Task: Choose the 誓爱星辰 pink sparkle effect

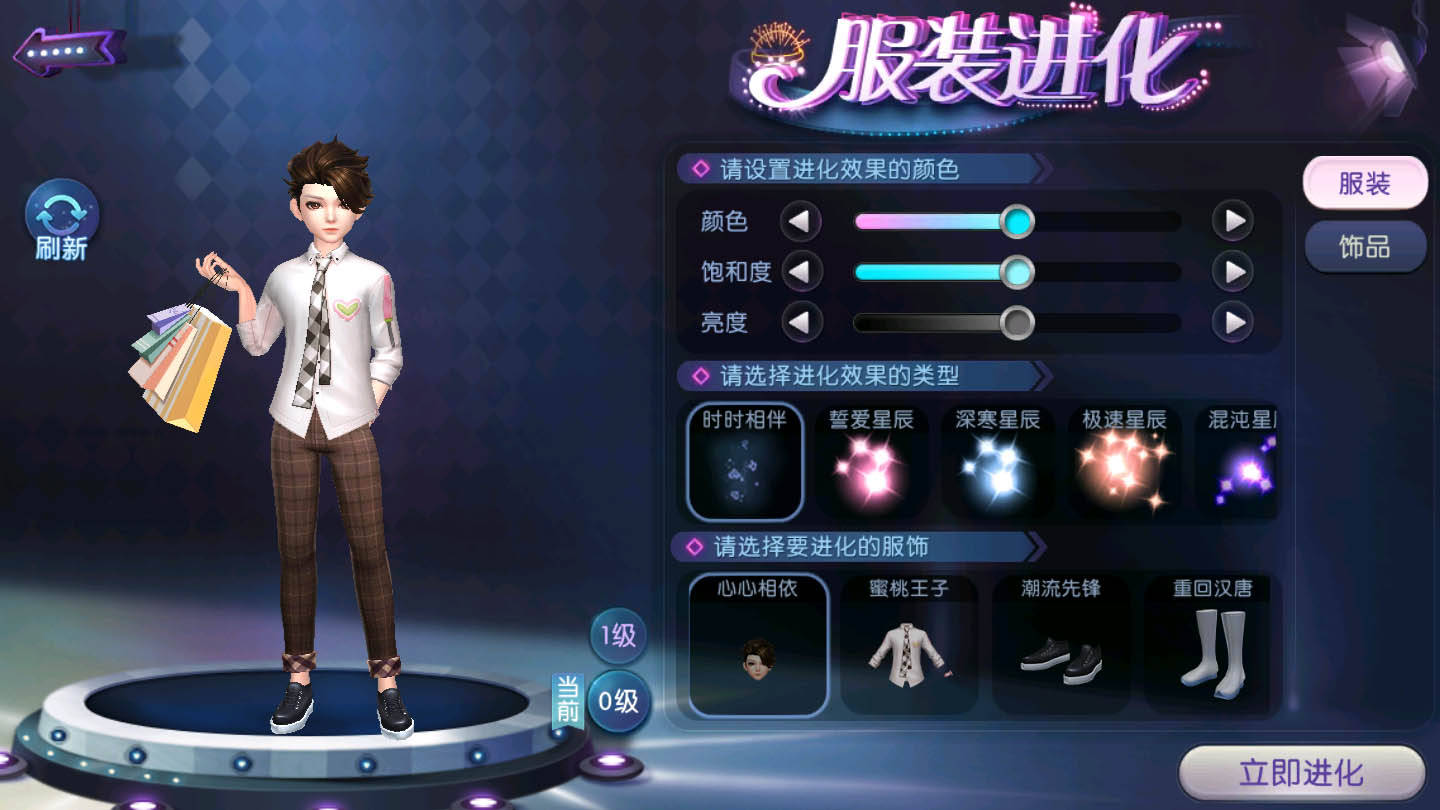Action: pyautogui.click(x=871, y=462)
